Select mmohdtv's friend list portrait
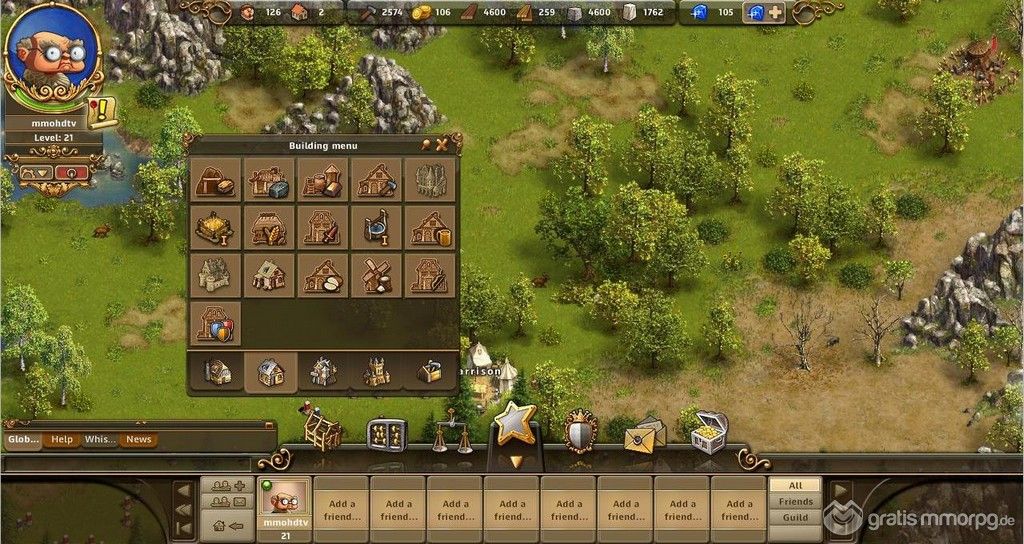 coord(284,500)
